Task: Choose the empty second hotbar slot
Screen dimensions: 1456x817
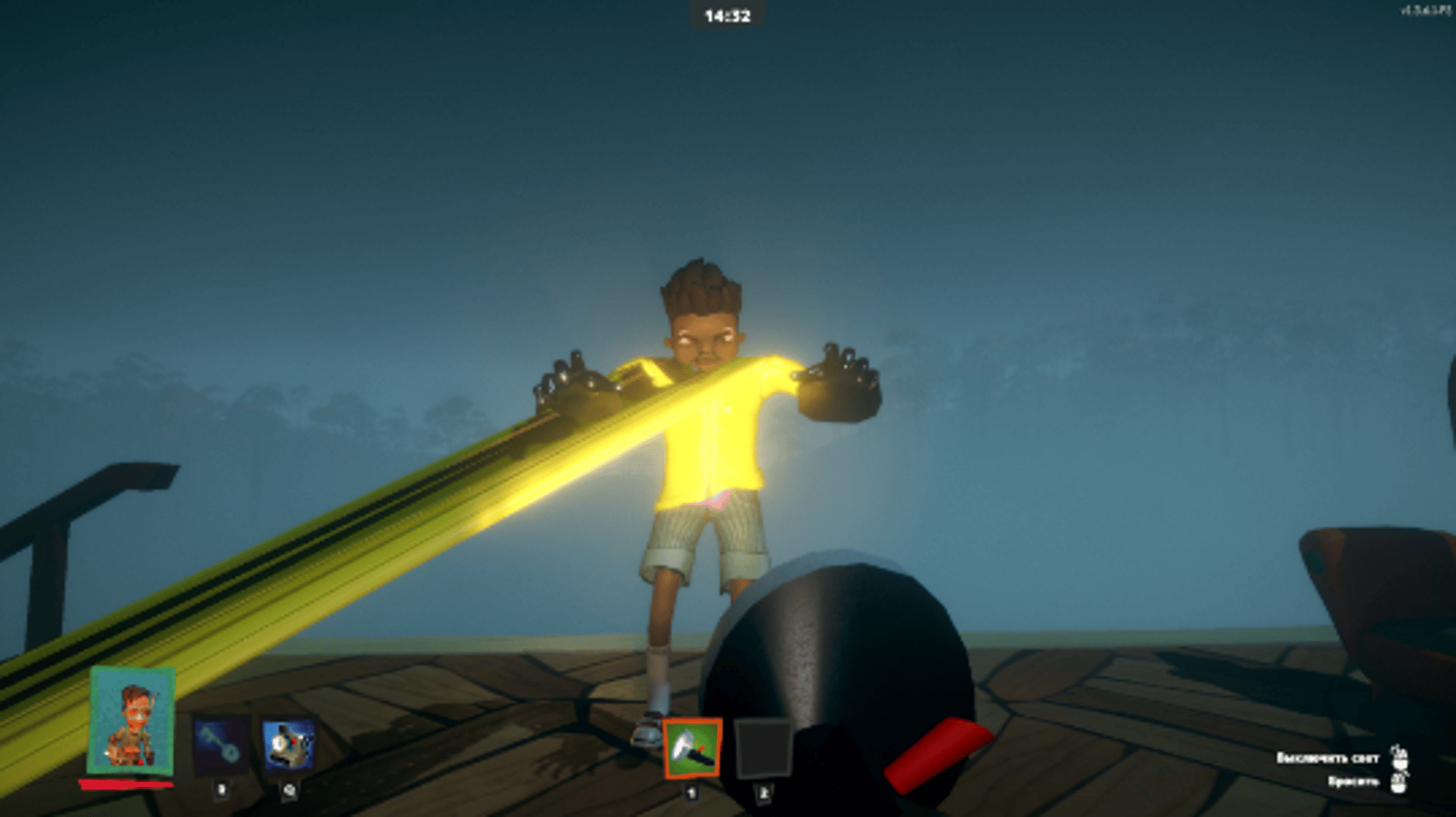Action: click(762, 749)
